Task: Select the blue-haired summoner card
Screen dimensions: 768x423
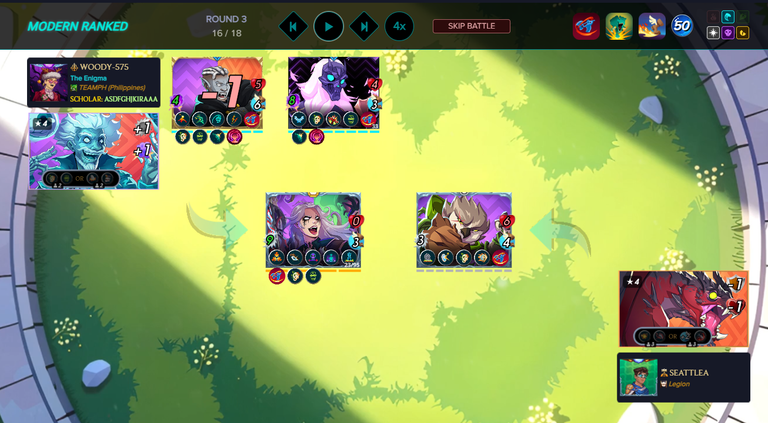Action: pyautogui.click(x=93, y=150)
